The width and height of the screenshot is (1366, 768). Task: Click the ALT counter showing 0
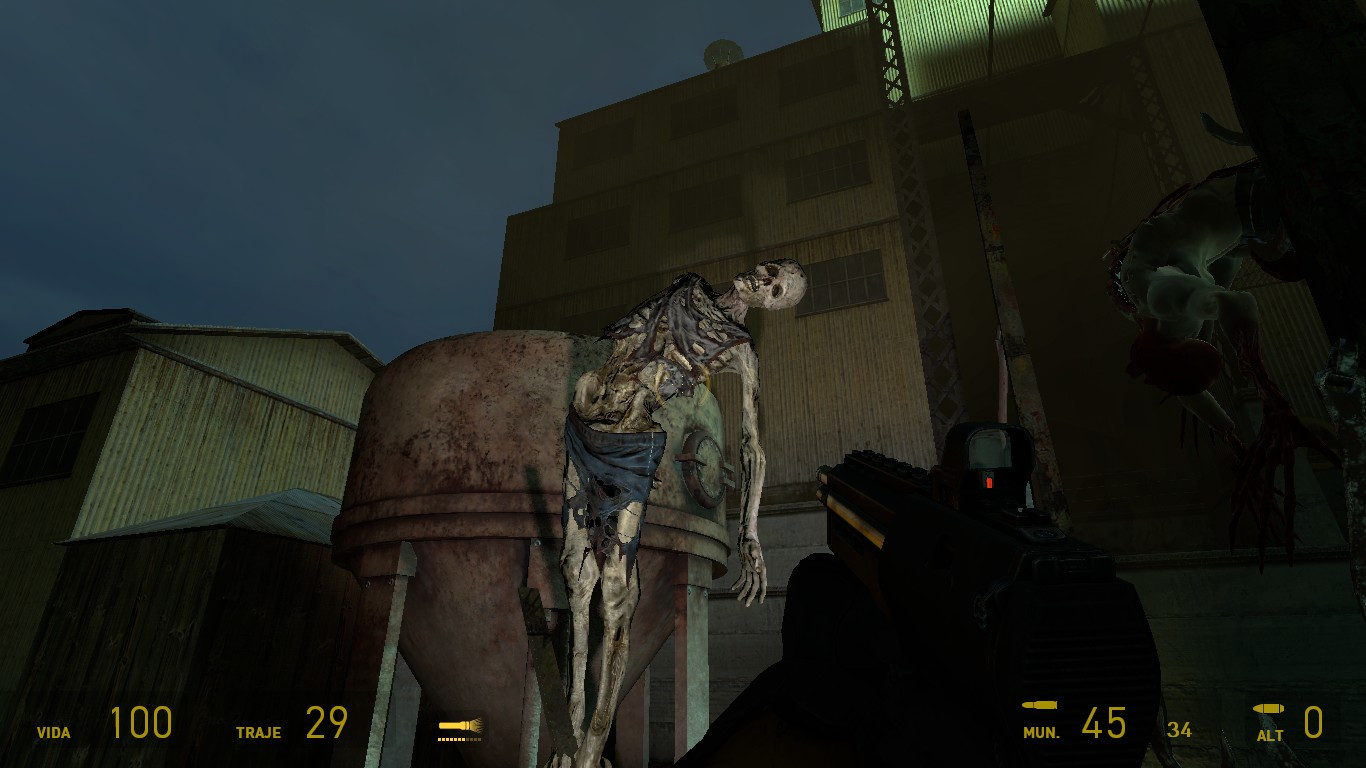1315,722
